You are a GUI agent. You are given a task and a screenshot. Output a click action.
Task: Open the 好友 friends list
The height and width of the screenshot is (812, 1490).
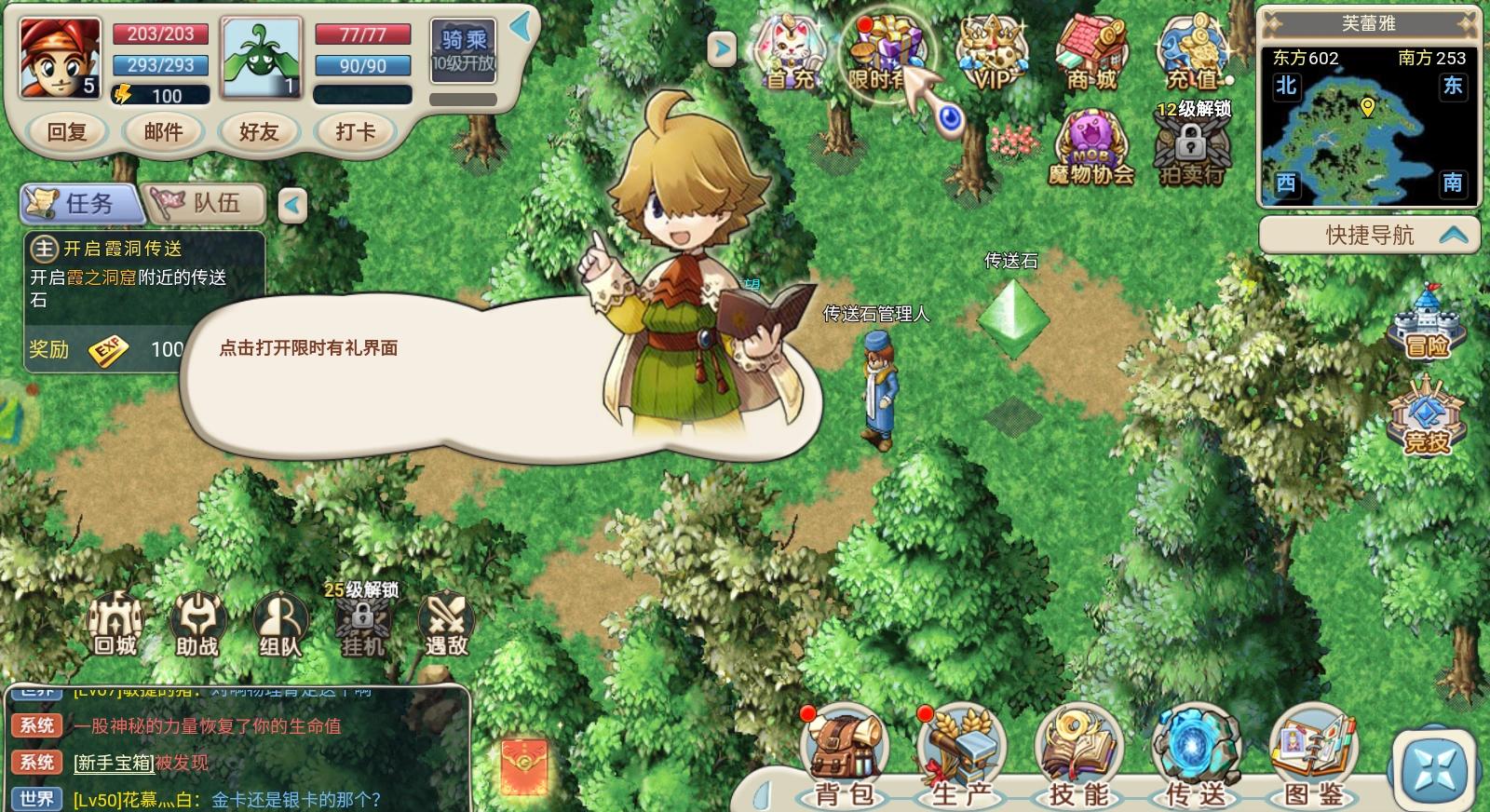click(x=259, y=131)
